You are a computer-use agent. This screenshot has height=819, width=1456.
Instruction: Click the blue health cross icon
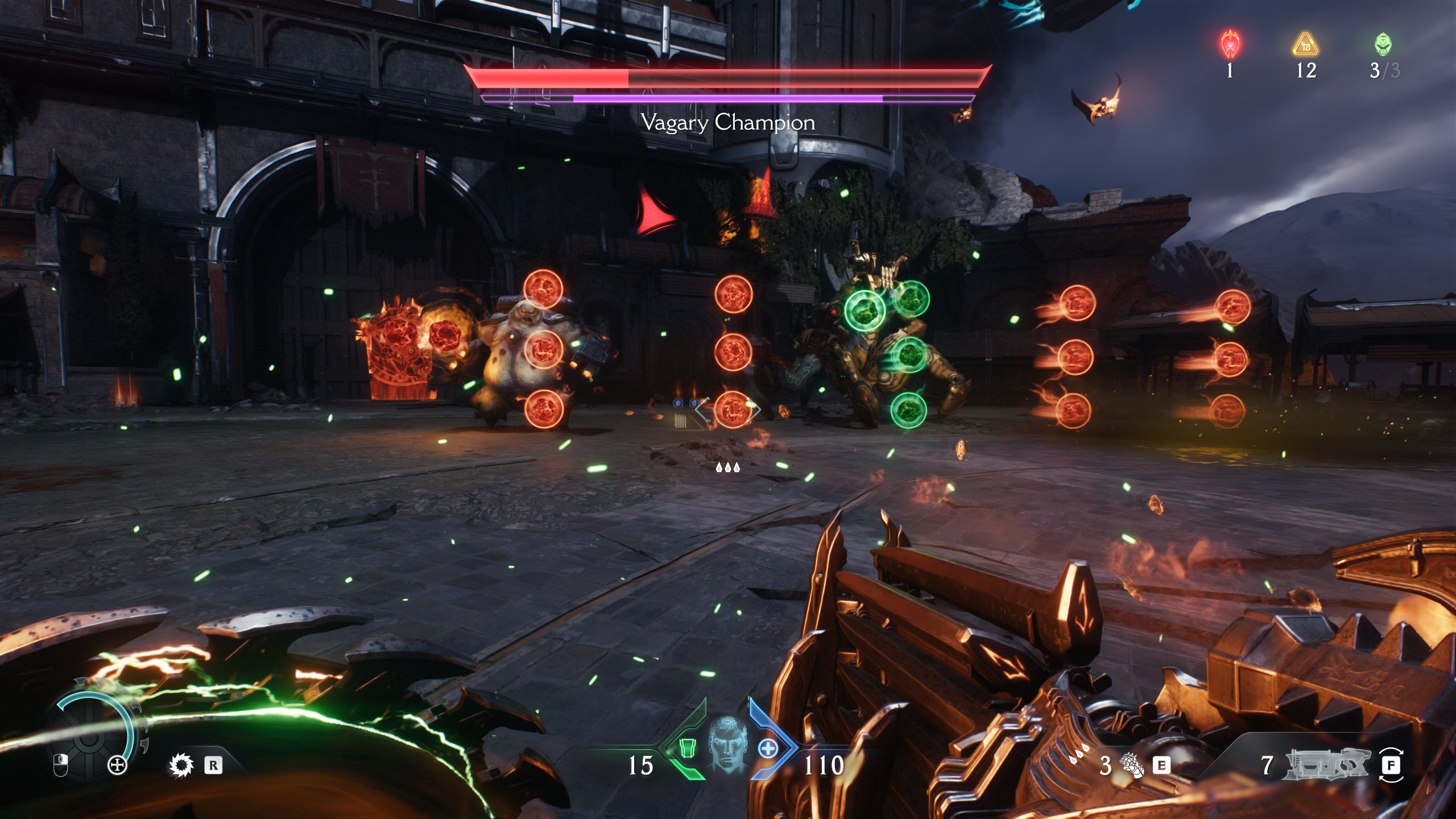(768, 748)
